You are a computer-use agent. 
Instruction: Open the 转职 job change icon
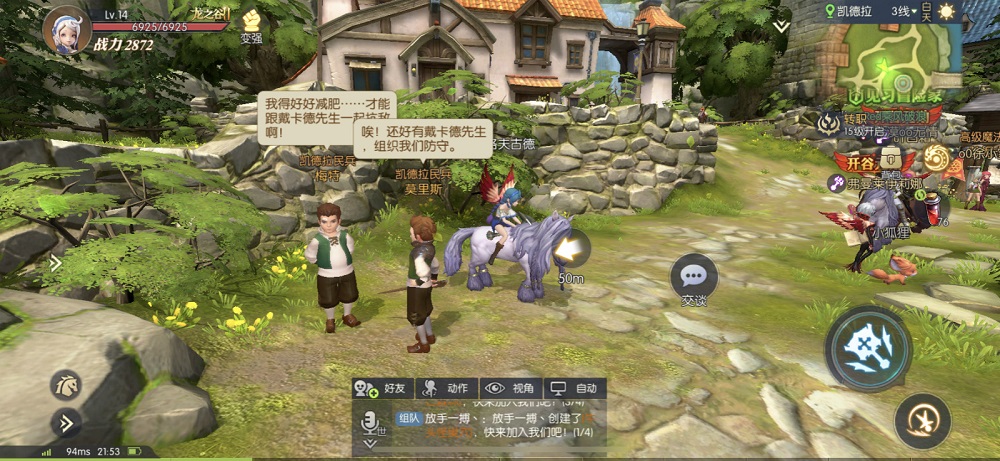click(829, 123)
